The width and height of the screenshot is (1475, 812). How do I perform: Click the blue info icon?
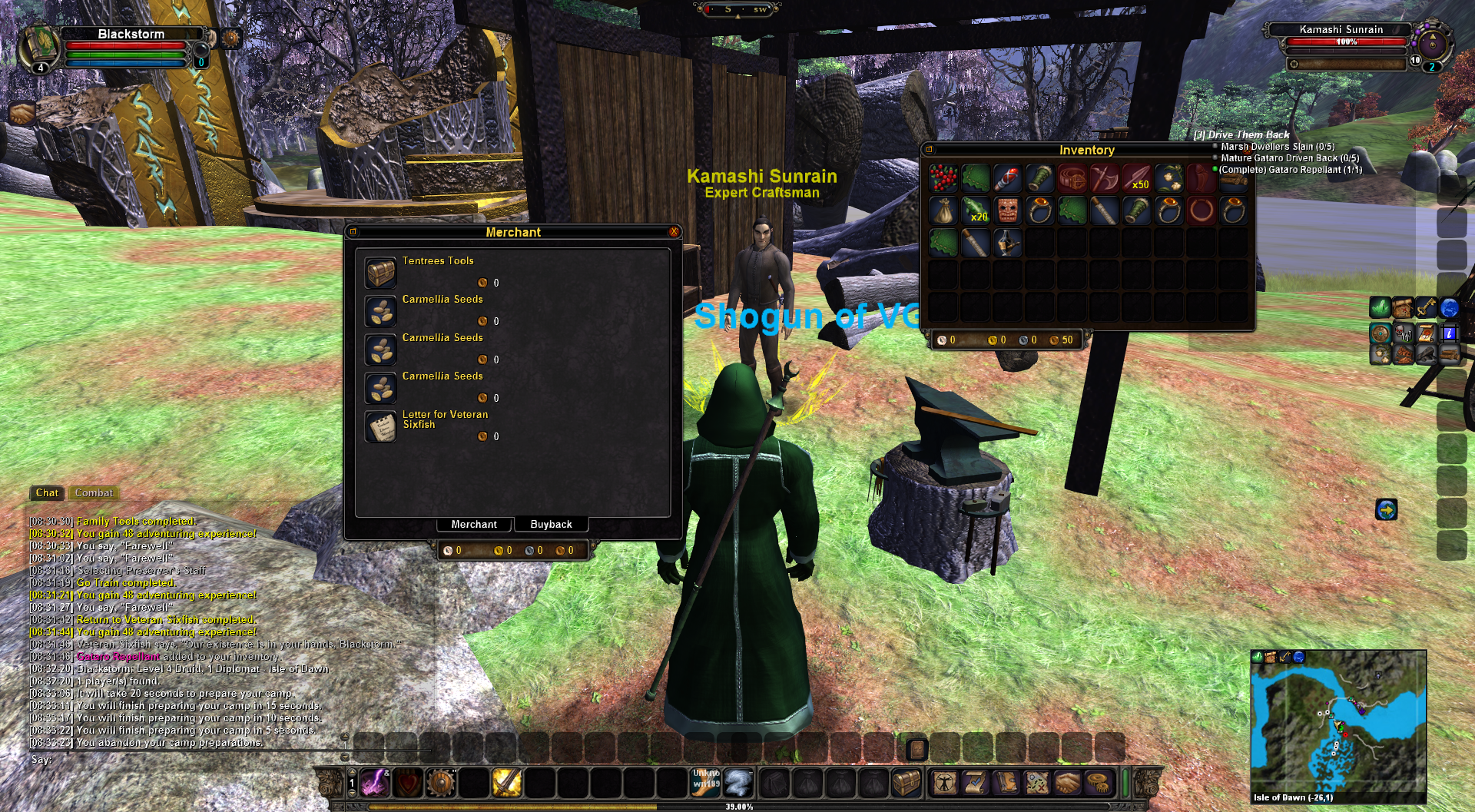coord(1449,333)
